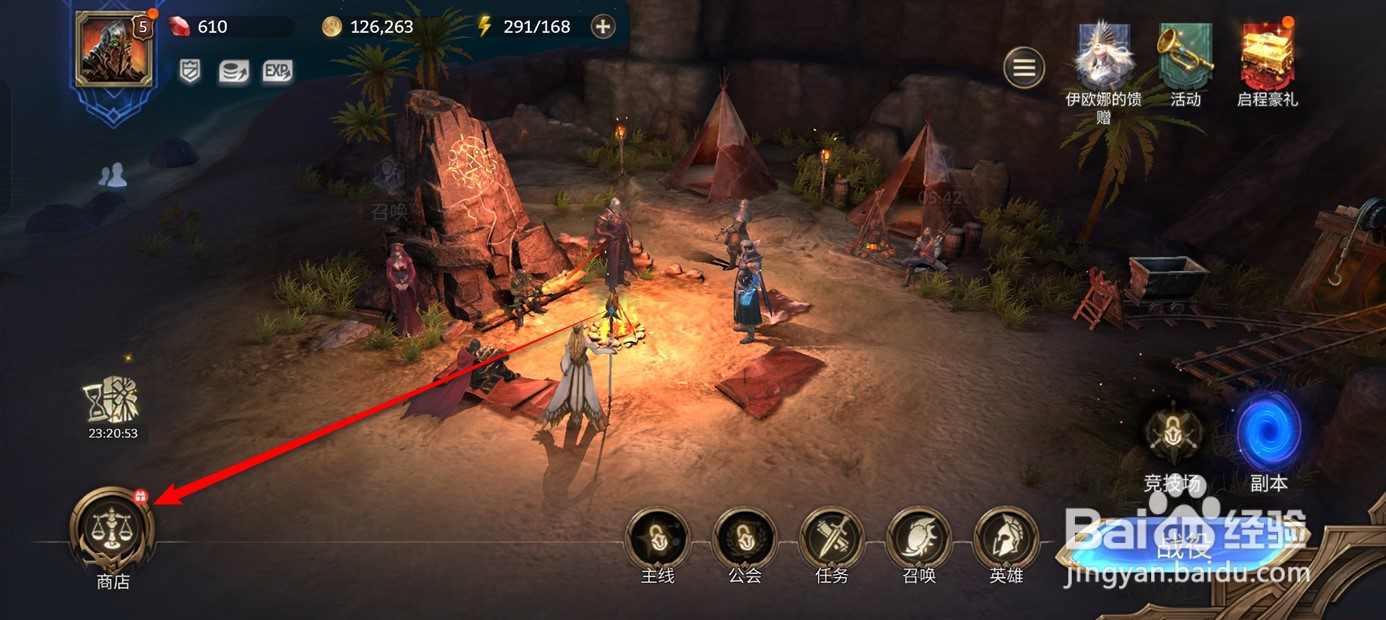
Task: Open the 商店 shop button
Action: 112,528
